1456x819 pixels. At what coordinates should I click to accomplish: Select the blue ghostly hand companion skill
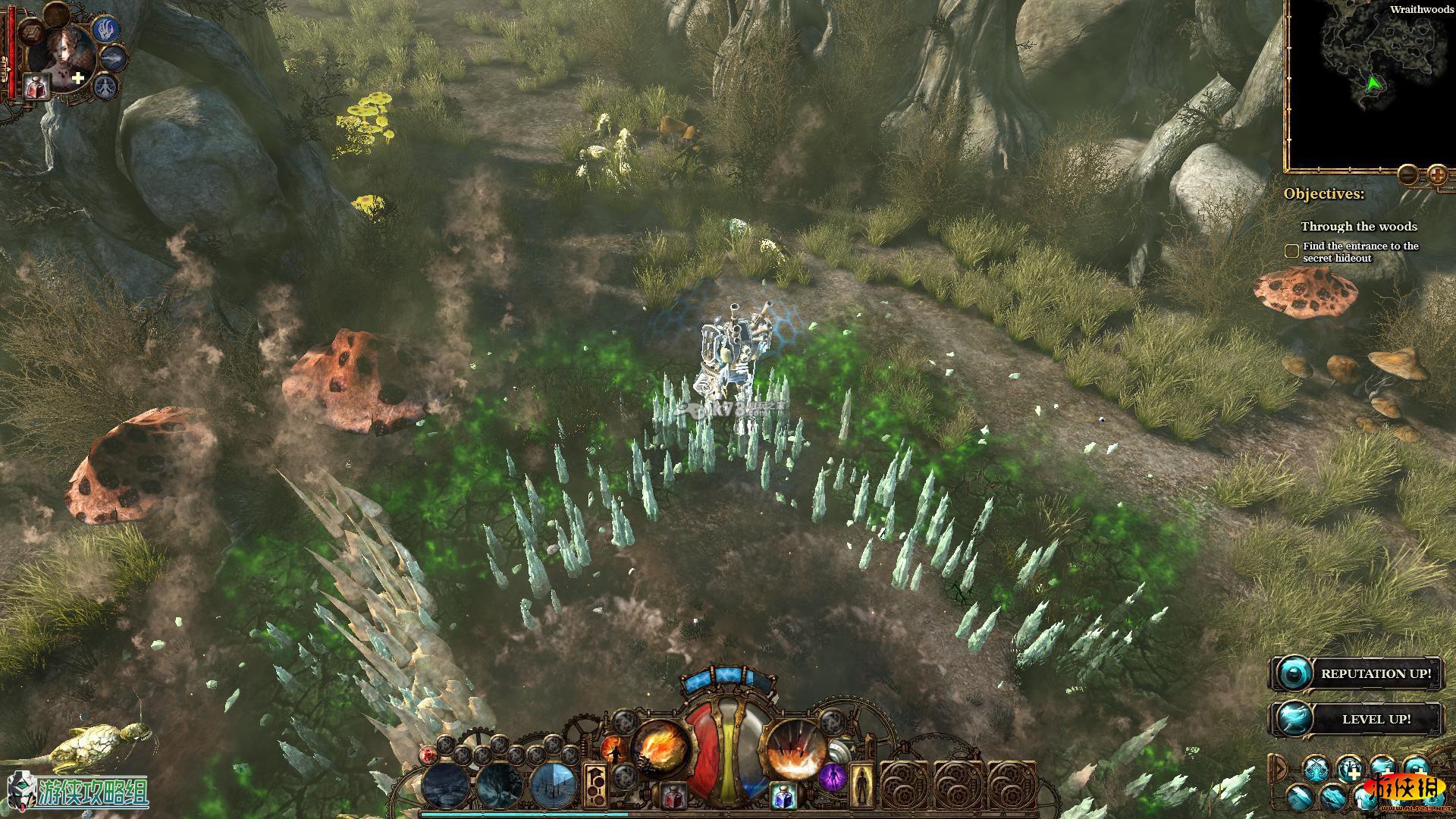pyautogui.click(x=106, y=30)
